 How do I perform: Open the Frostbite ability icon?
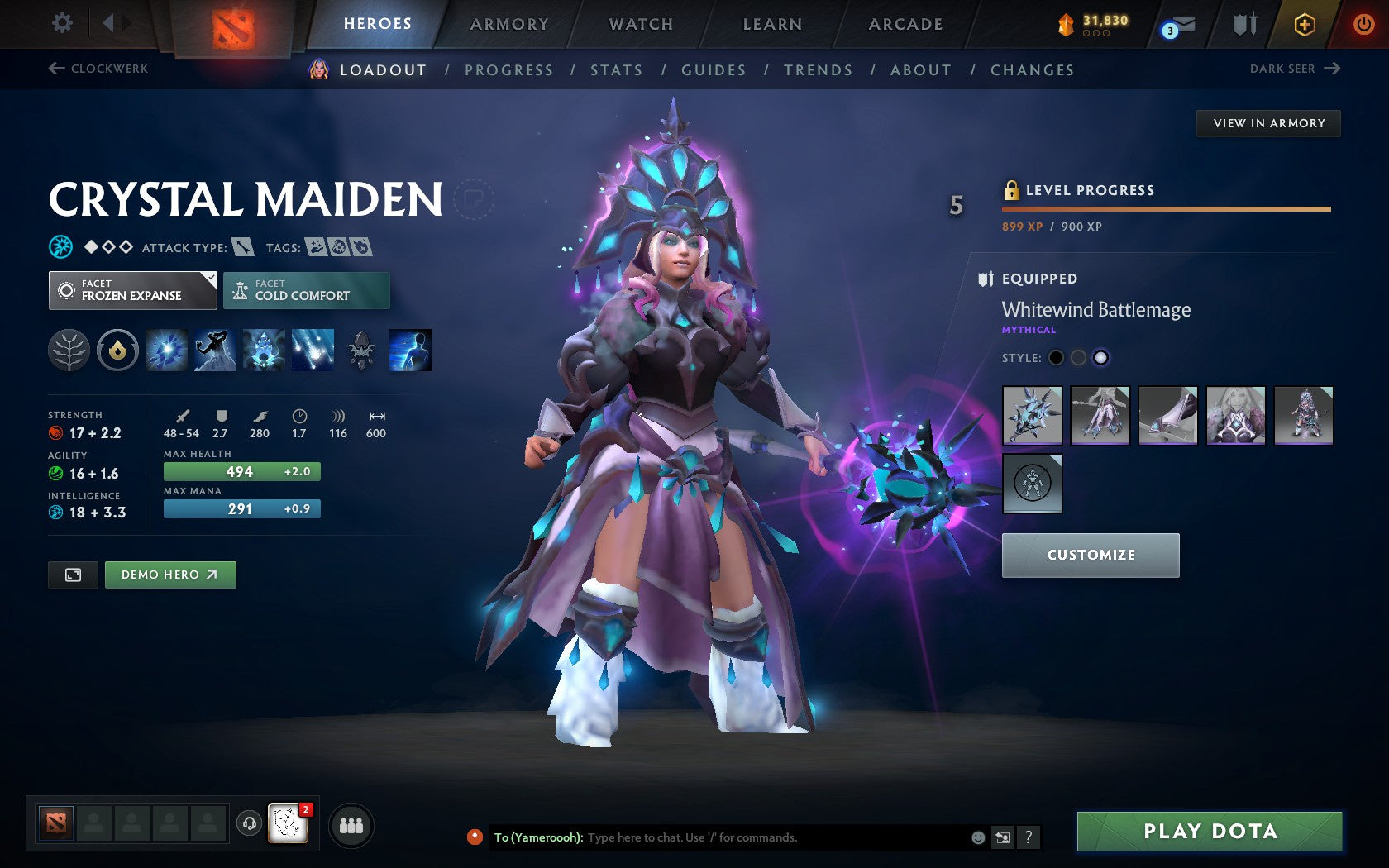tap(214, 350)
